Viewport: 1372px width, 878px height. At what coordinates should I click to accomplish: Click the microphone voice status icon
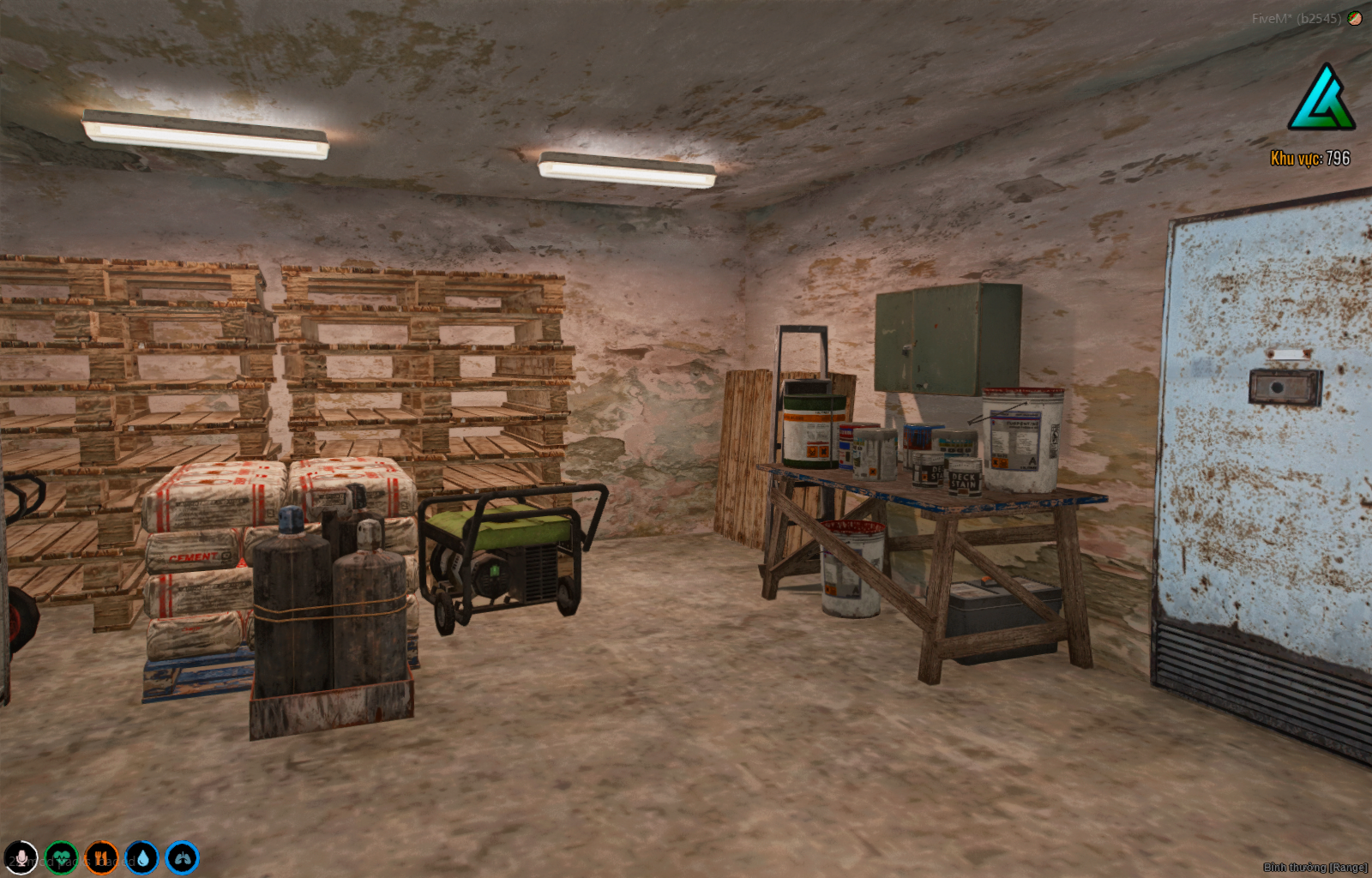pos(21,857)
